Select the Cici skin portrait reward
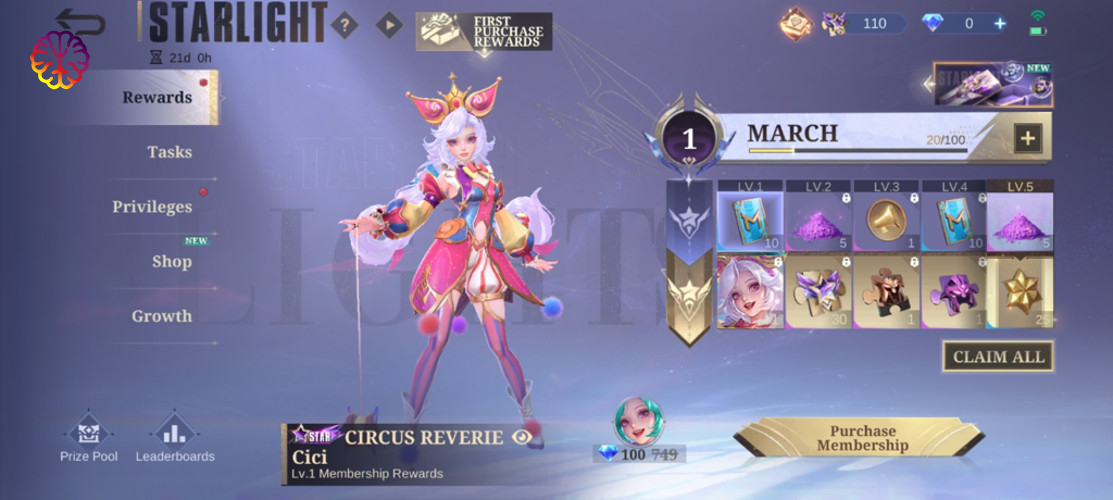Viewport: 1113px width, 500px height. coord(749,291)
